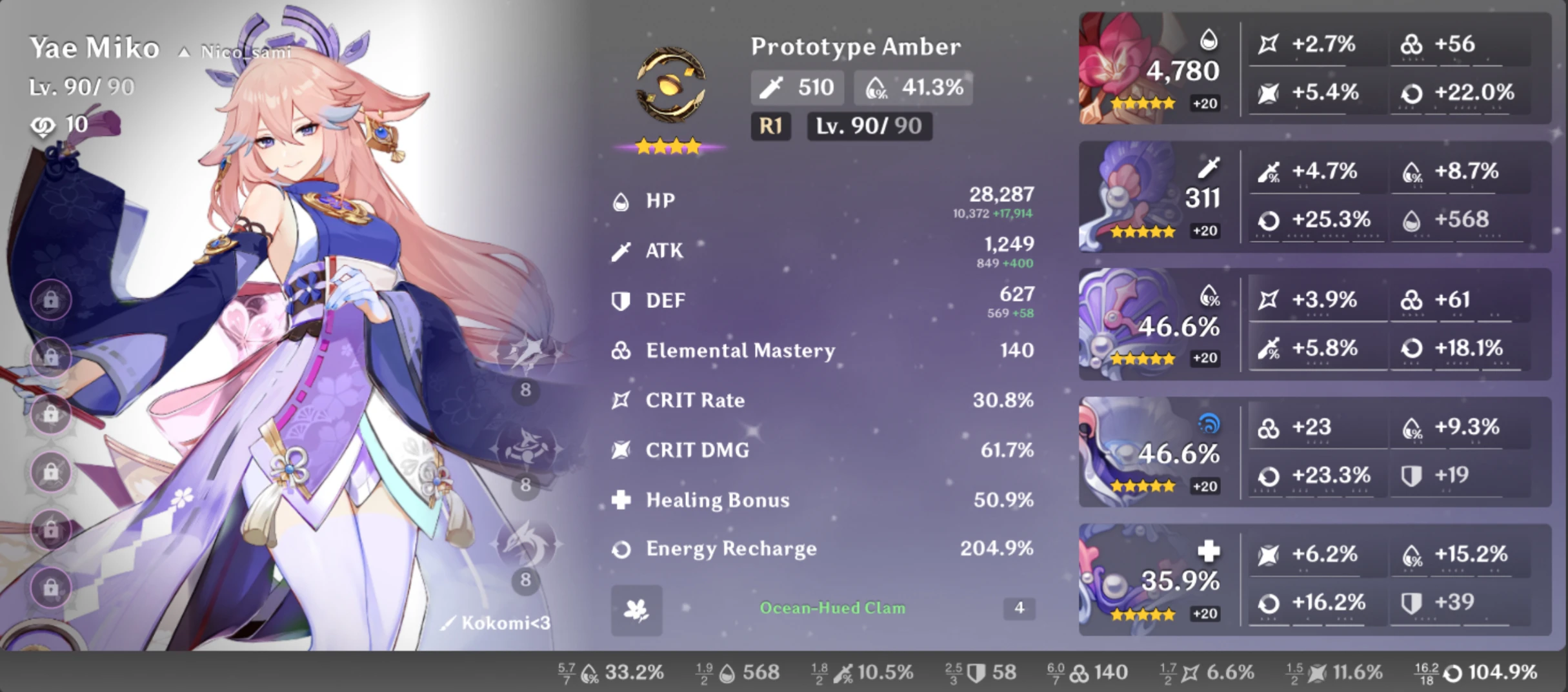Screen dimensions: 1568x692
Task: Toggle the topmost constellation lock
Action: [x=52, y=299]
